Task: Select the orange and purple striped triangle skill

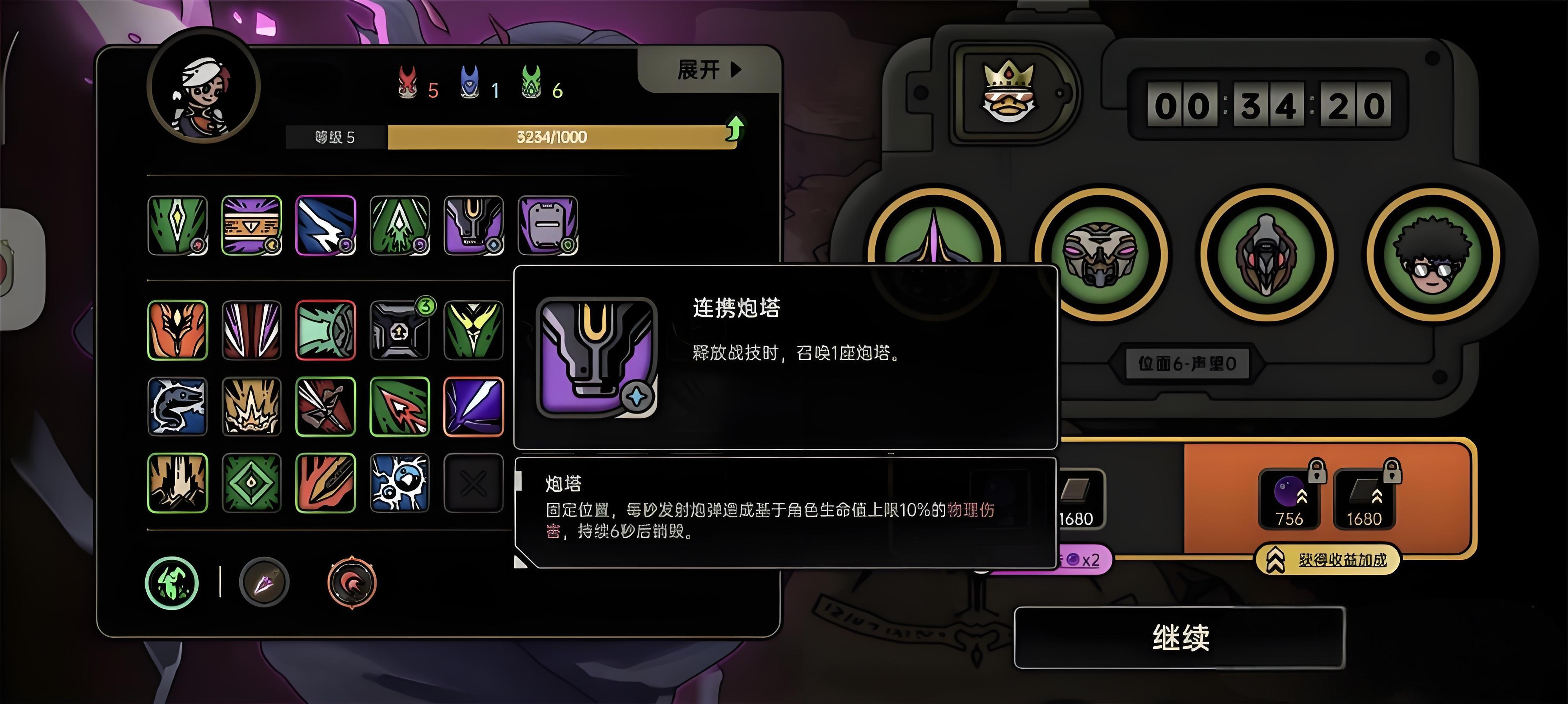Action: coord(251,225)
